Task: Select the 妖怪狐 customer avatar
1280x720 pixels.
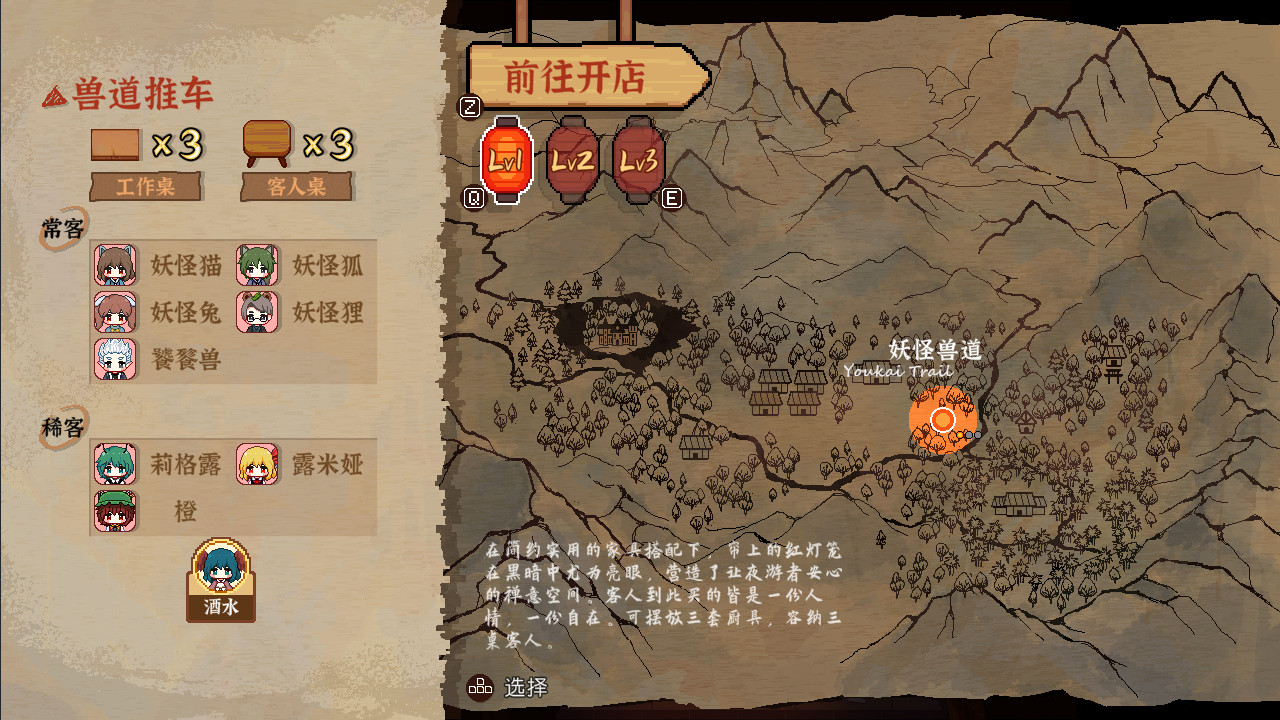Action: point(258,266)
